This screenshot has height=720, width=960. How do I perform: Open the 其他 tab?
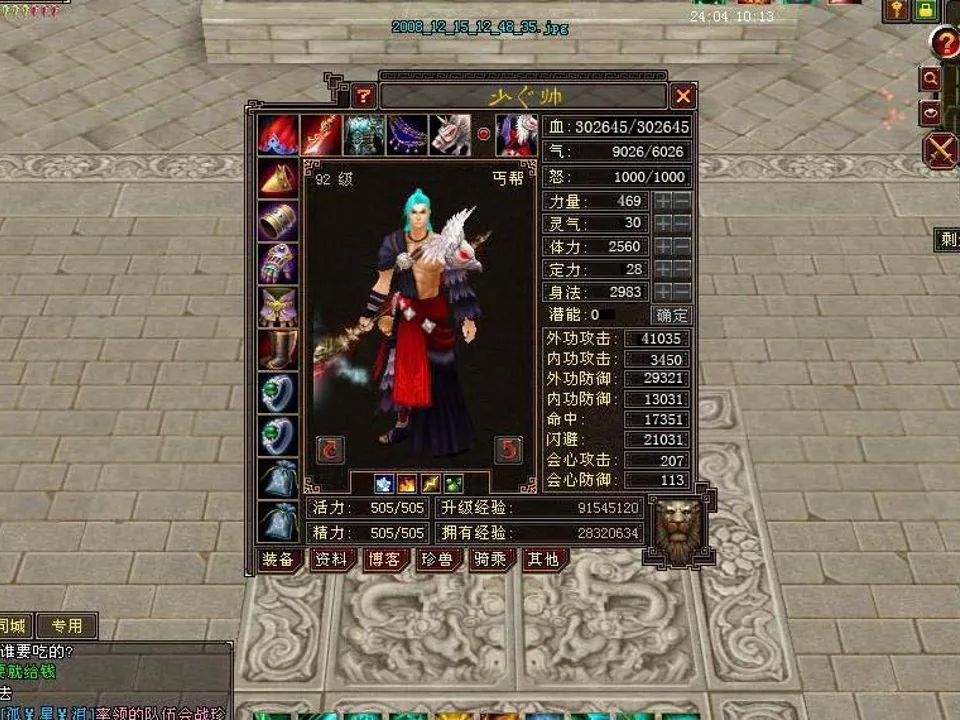coord(543,559)
